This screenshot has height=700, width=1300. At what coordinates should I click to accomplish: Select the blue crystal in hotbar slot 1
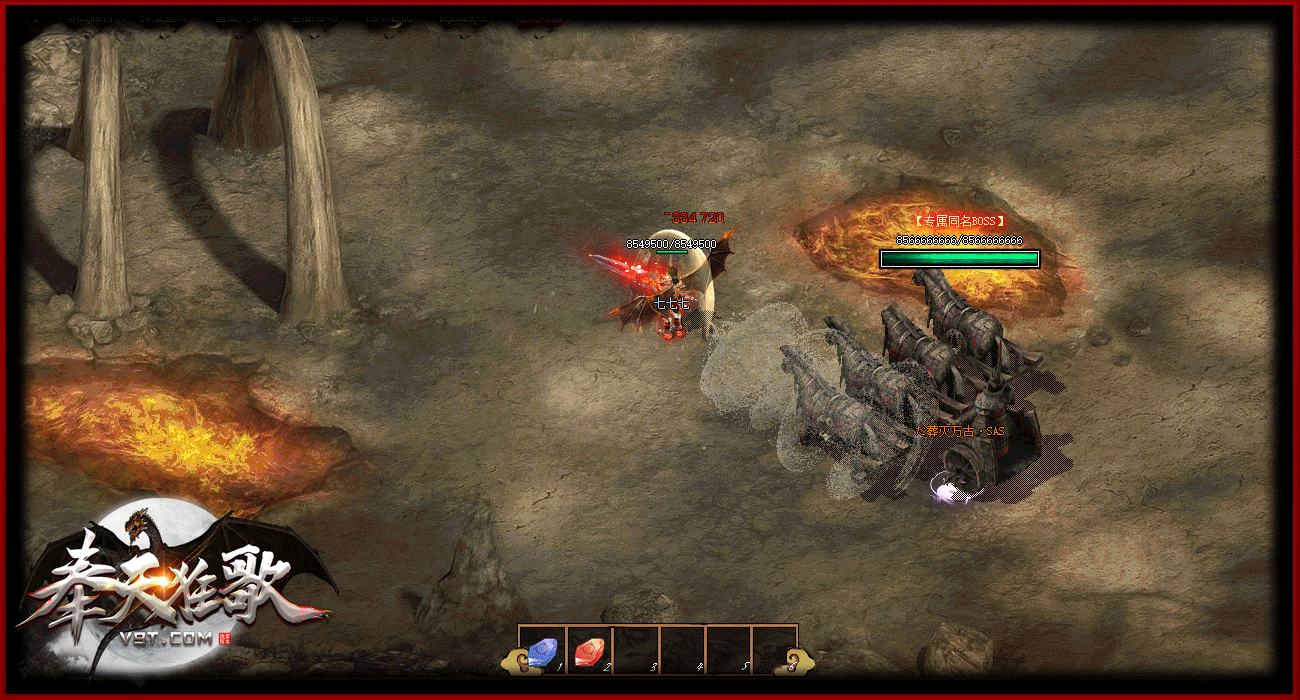tap(542, 651)
